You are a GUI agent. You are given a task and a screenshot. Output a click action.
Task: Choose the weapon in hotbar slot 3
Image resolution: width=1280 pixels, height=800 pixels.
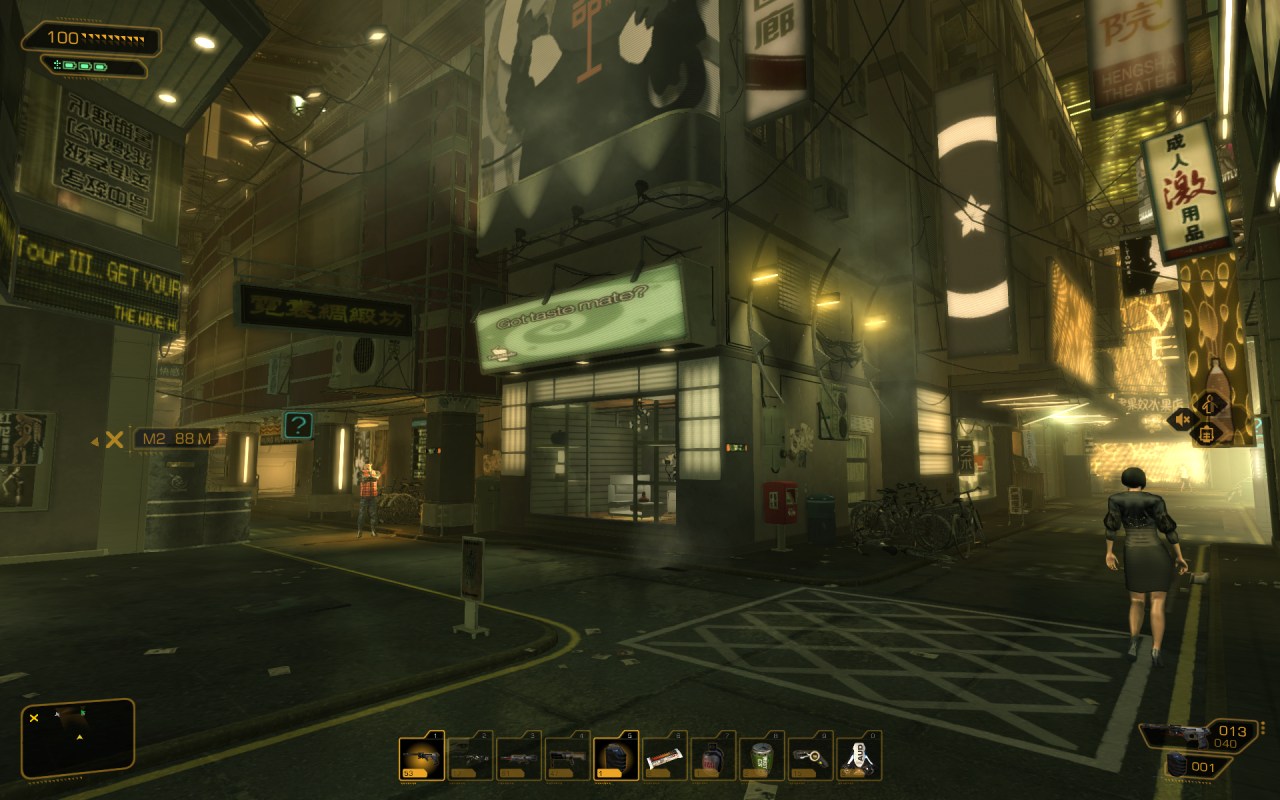click(x=519, y=758)
